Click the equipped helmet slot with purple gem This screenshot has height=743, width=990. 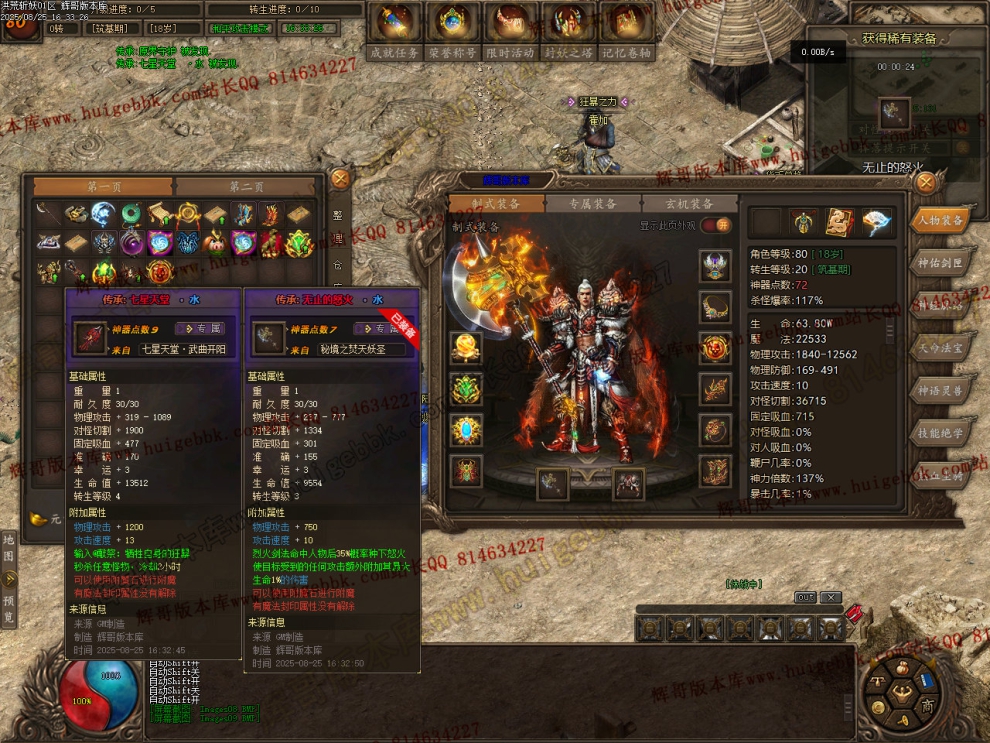[715, 266]
